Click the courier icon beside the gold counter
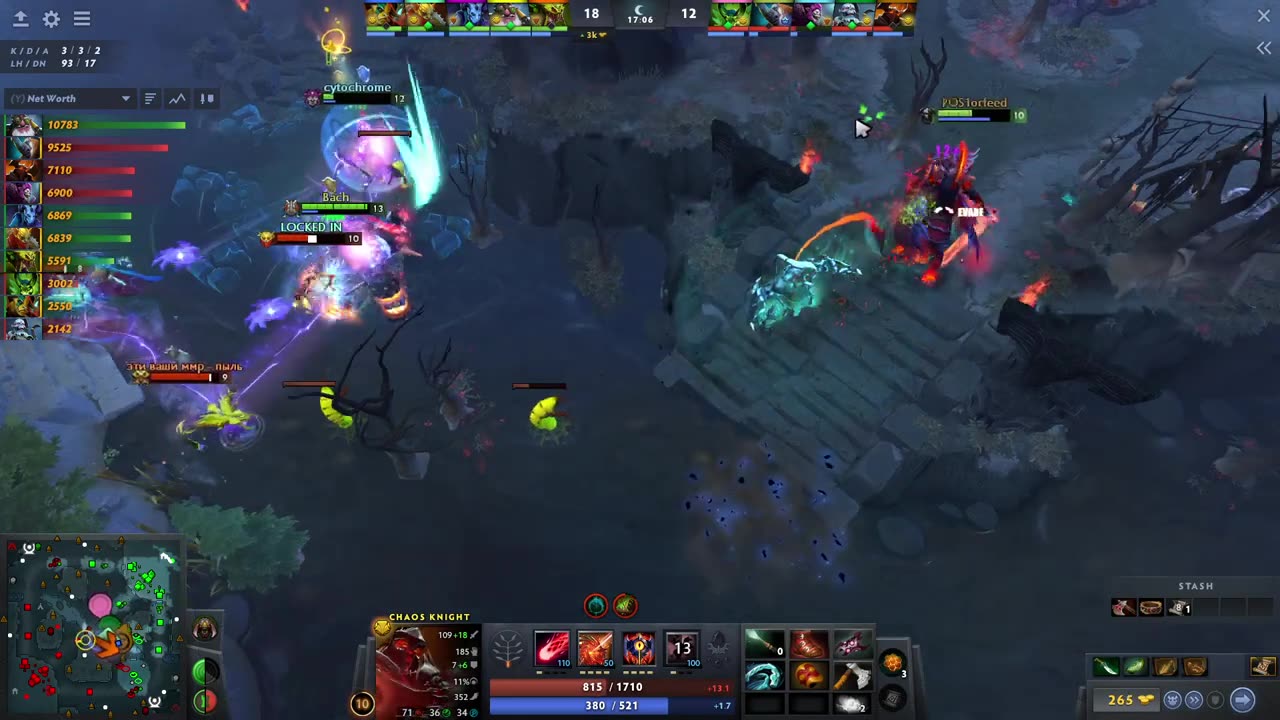The height and width of the screenshot is (720, 1280). tap(1171, 699)
